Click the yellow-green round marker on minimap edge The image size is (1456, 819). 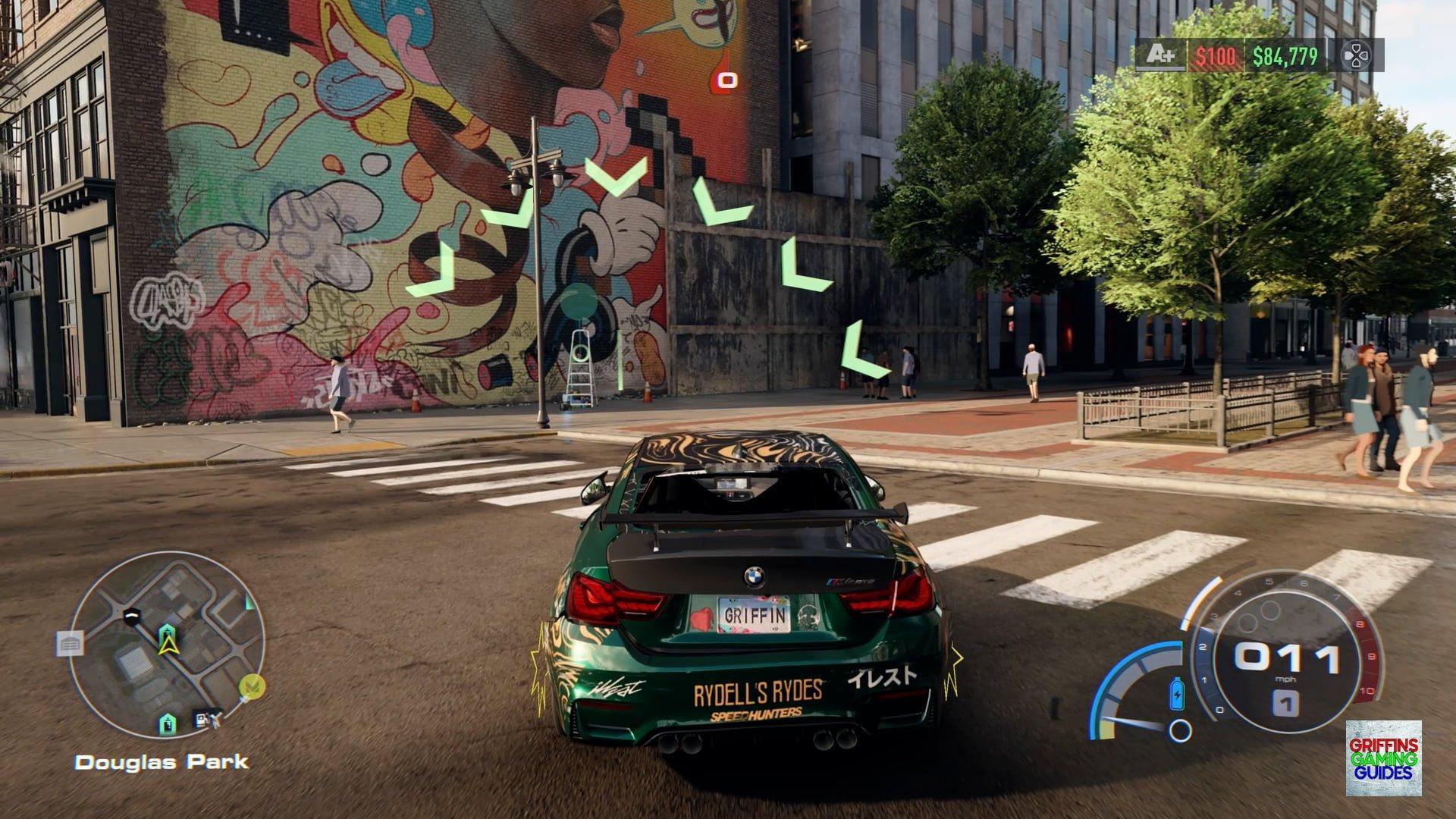click(252, 687)
